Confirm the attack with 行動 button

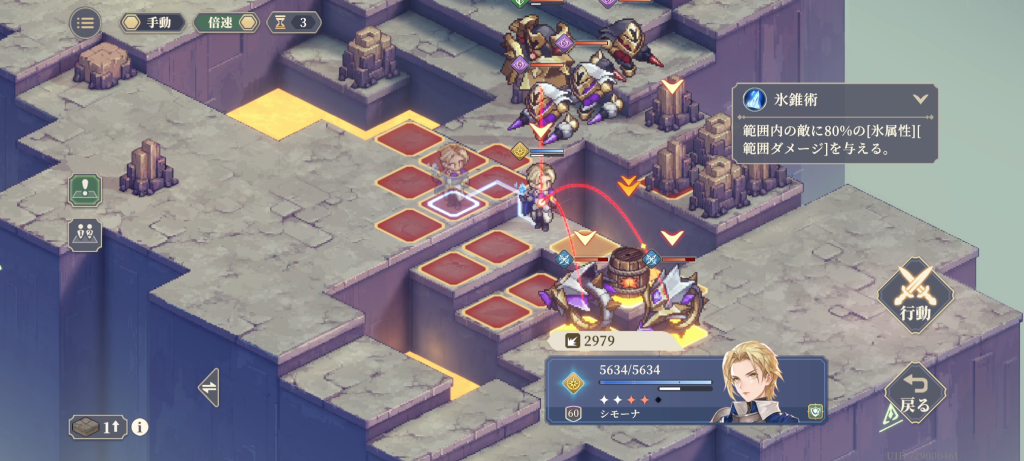[913, 292]
